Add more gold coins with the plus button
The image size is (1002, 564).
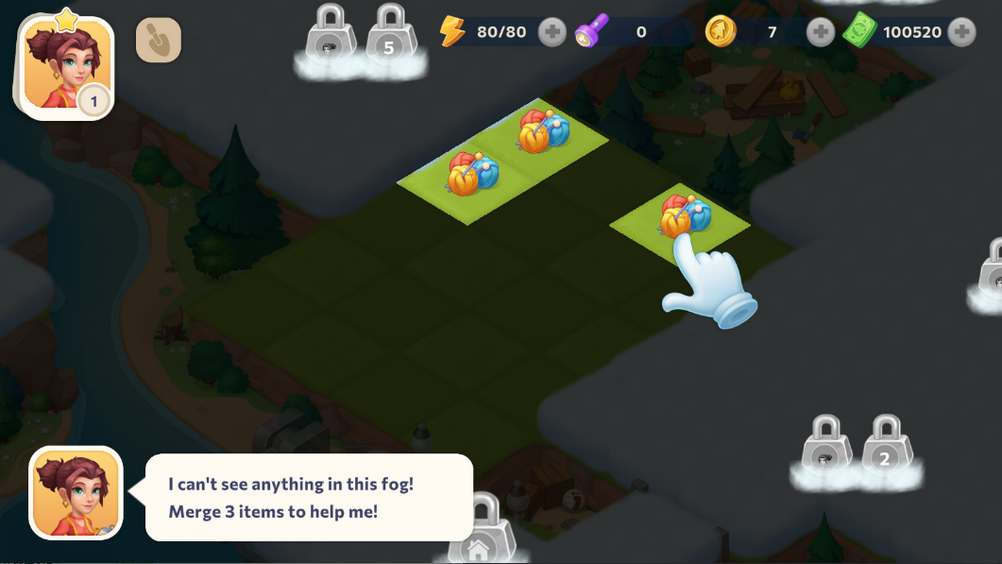click(820, 33)
